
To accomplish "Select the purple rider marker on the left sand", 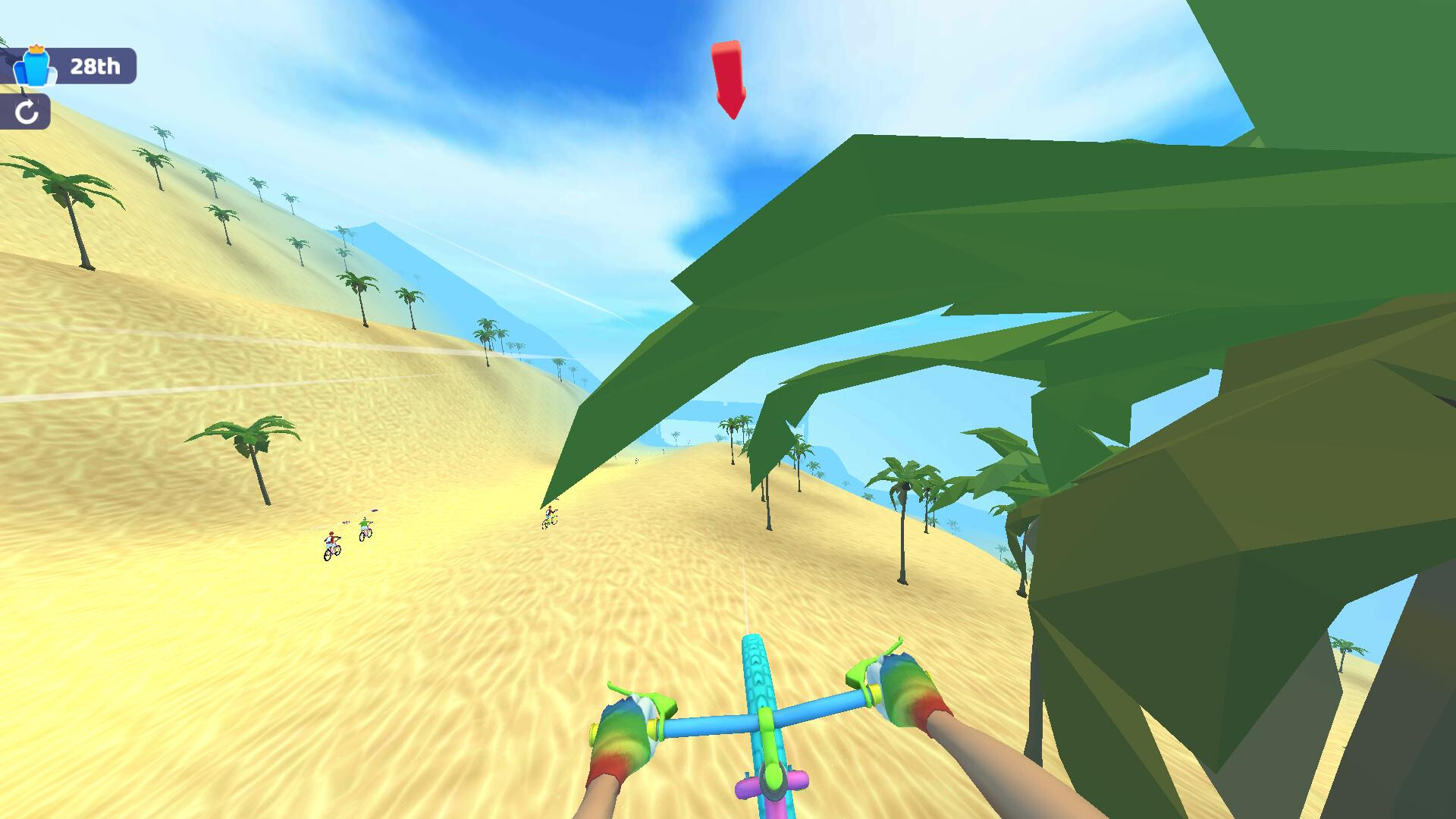I will [374, 510].
